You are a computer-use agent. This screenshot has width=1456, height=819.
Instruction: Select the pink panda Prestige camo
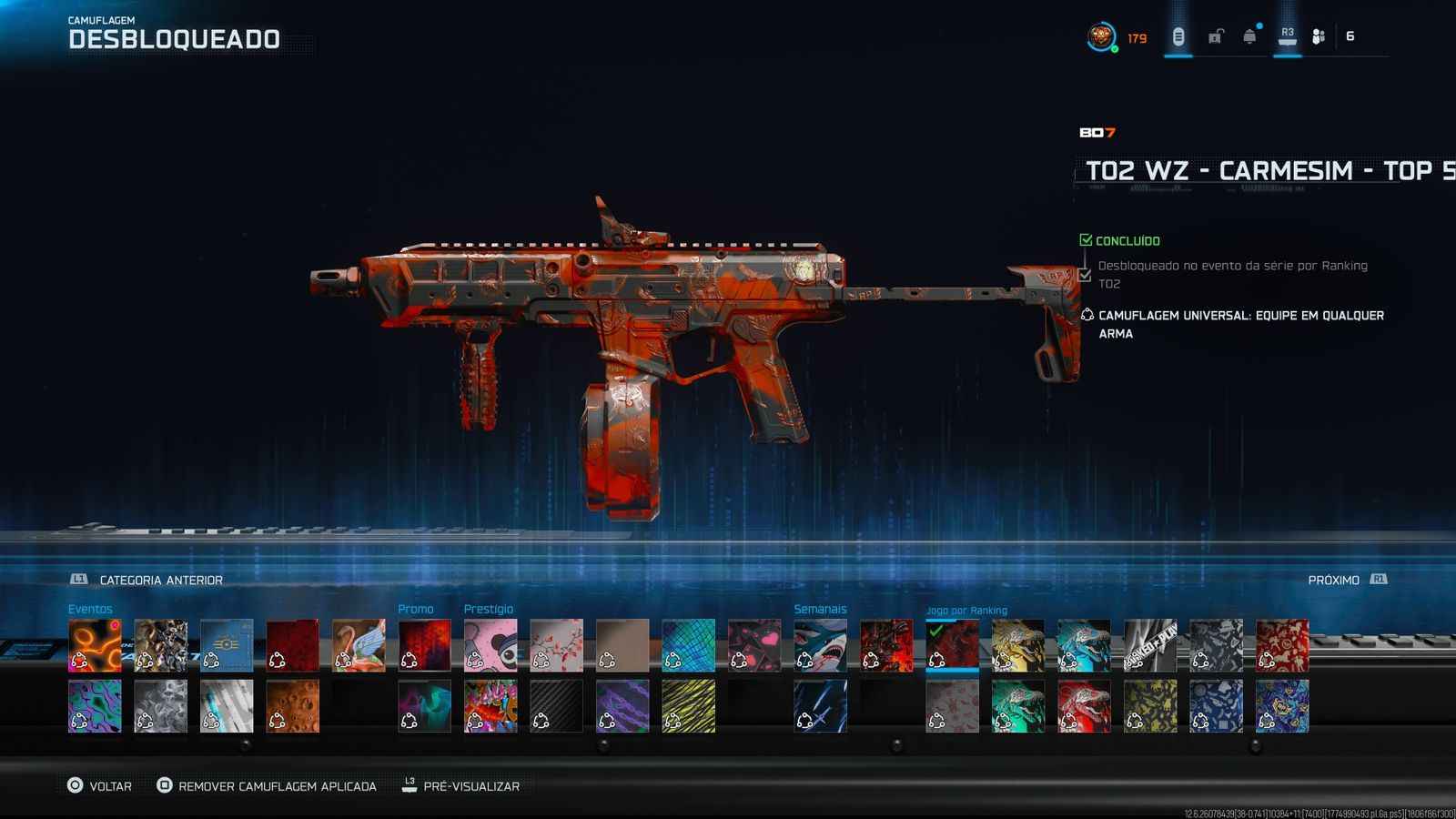click(490, 645)
